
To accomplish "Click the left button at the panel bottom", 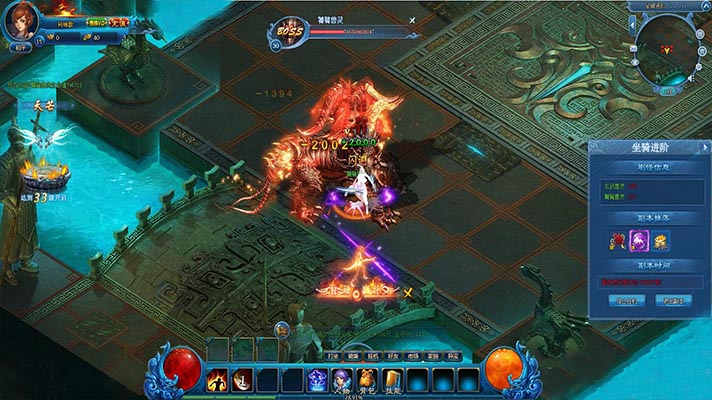I will pos(627,300).
